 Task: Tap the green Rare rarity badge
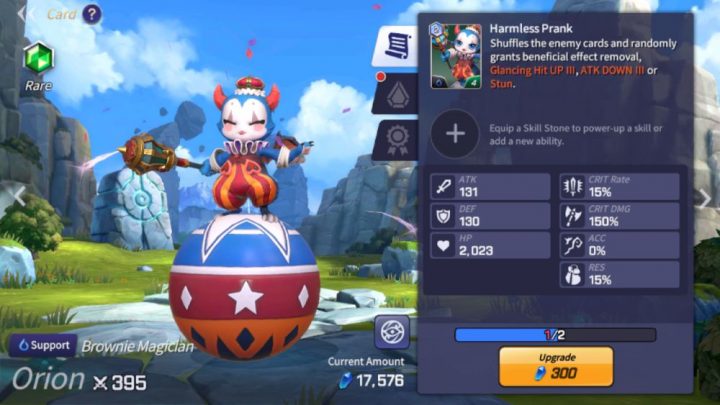[x=38, y=58]
